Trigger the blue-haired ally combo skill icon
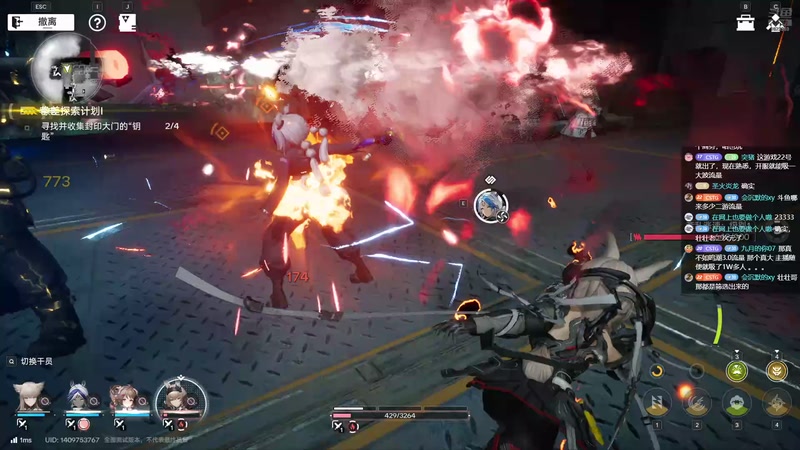 [x=490, y=205]
